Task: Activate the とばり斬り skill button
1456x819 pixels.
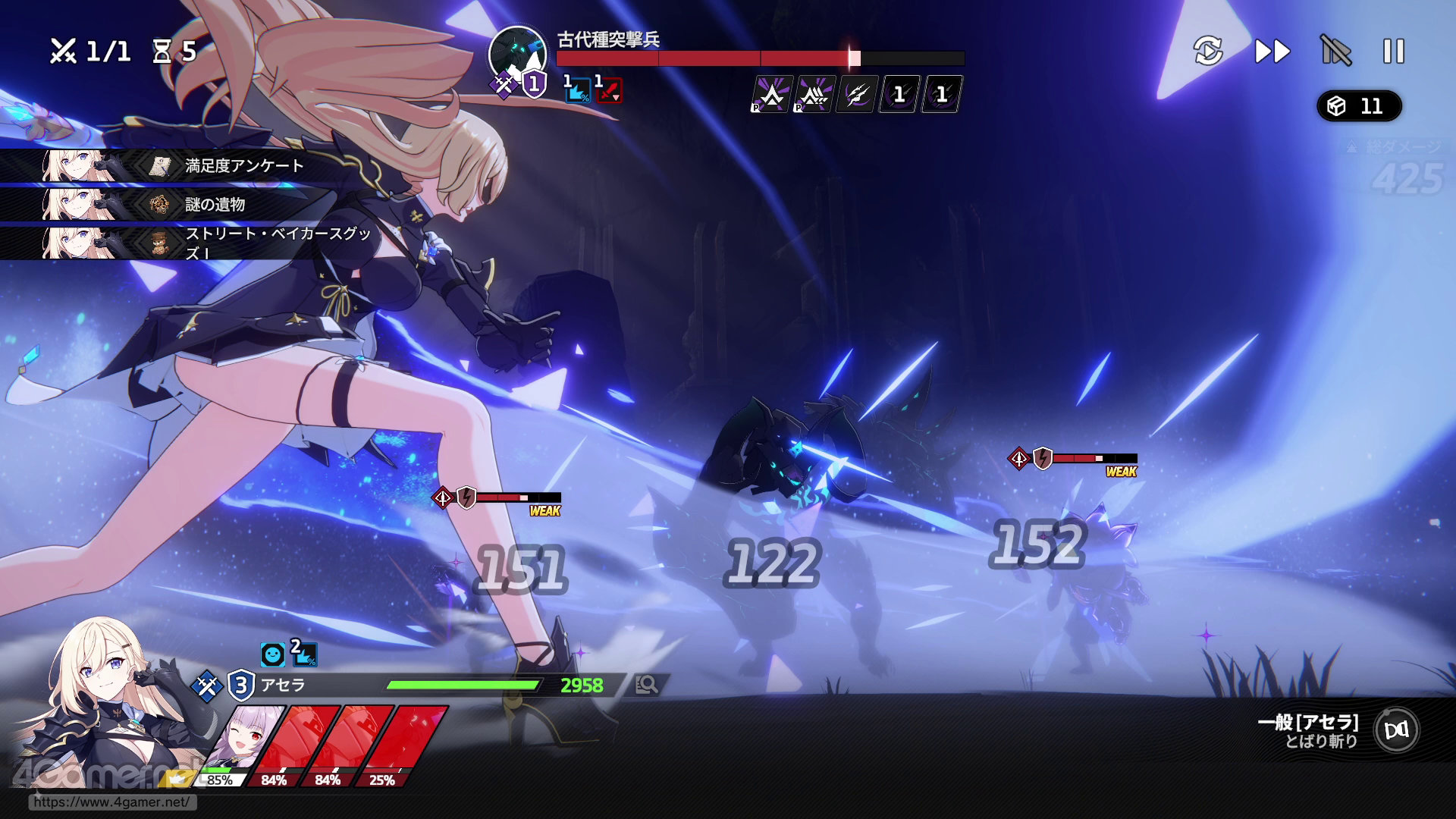Action: (1397, 730)
